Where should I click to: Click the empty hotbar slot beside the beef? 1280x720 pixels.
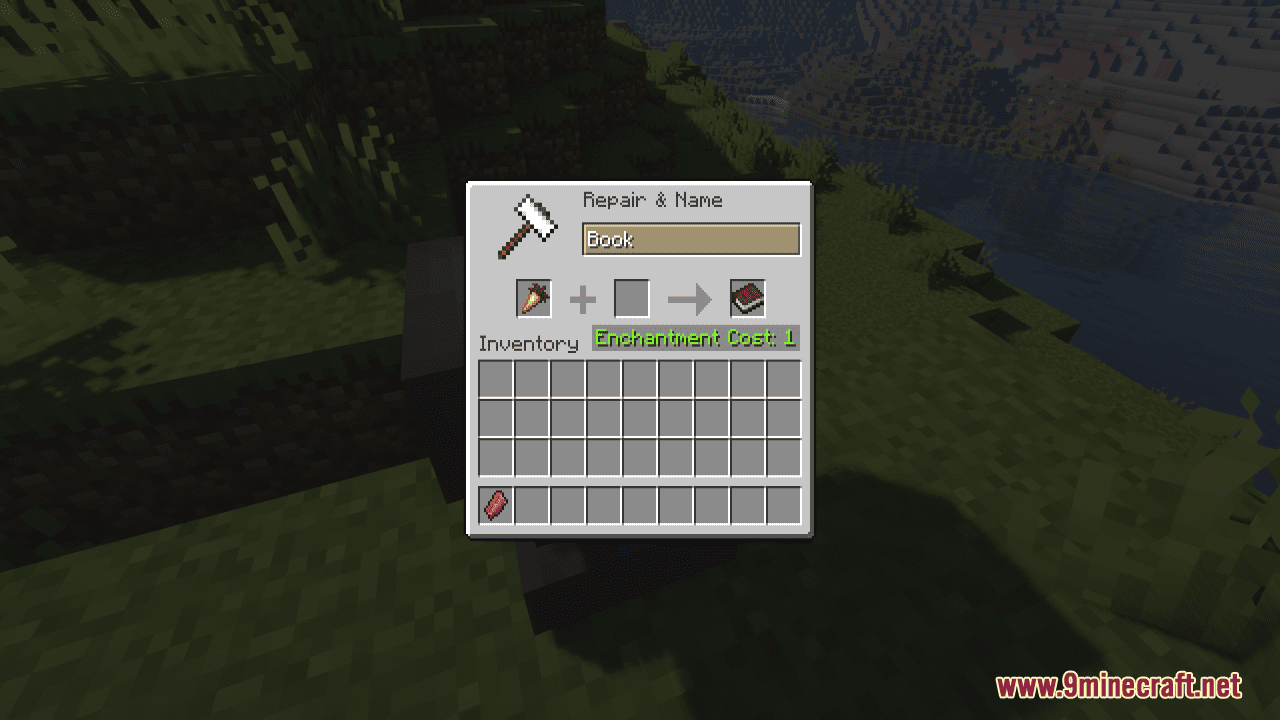click(x=531, y=505)
